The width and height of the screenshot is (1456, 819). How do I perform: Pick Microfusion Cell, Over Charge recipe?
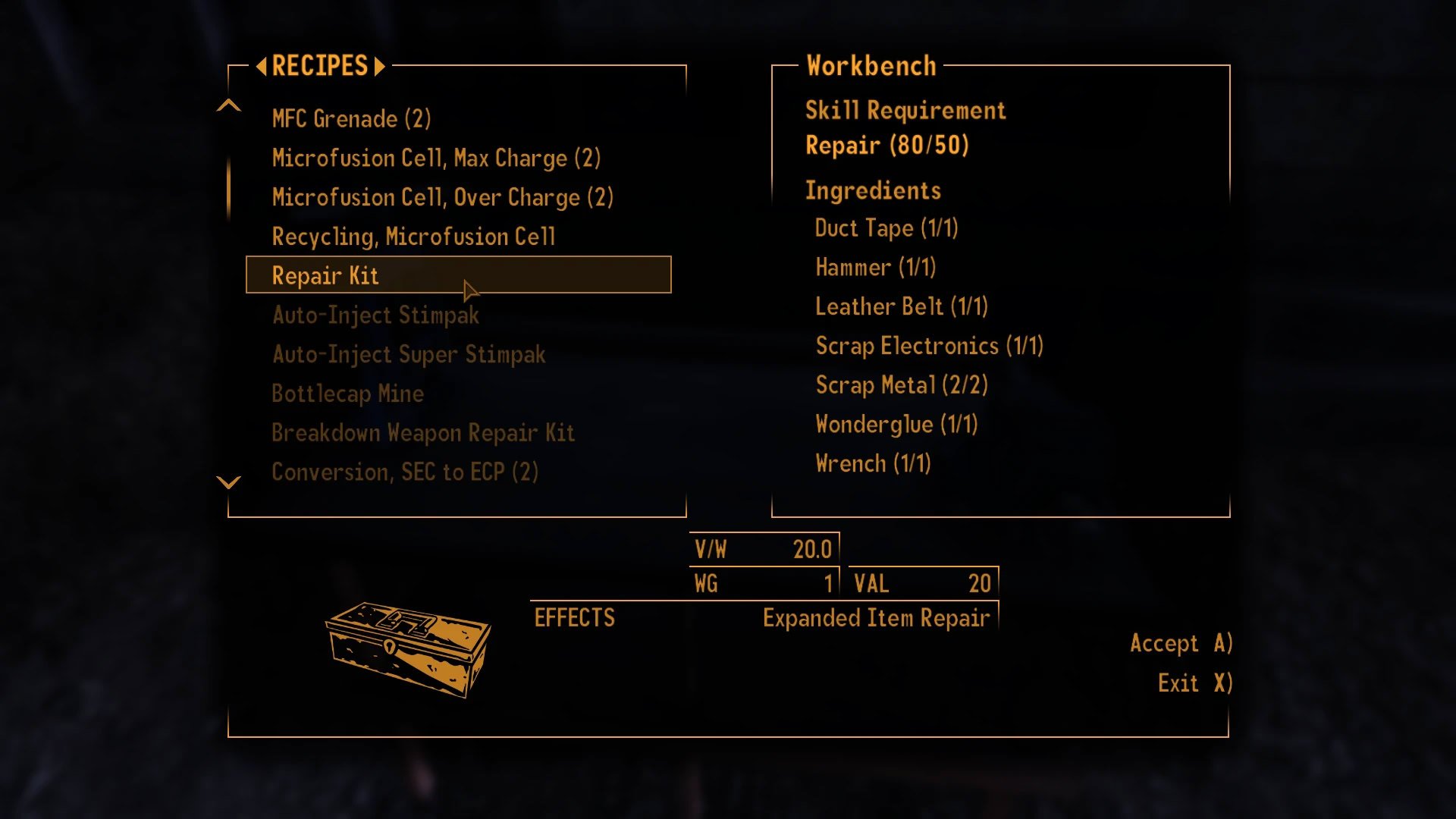click(x=442, y=198)
